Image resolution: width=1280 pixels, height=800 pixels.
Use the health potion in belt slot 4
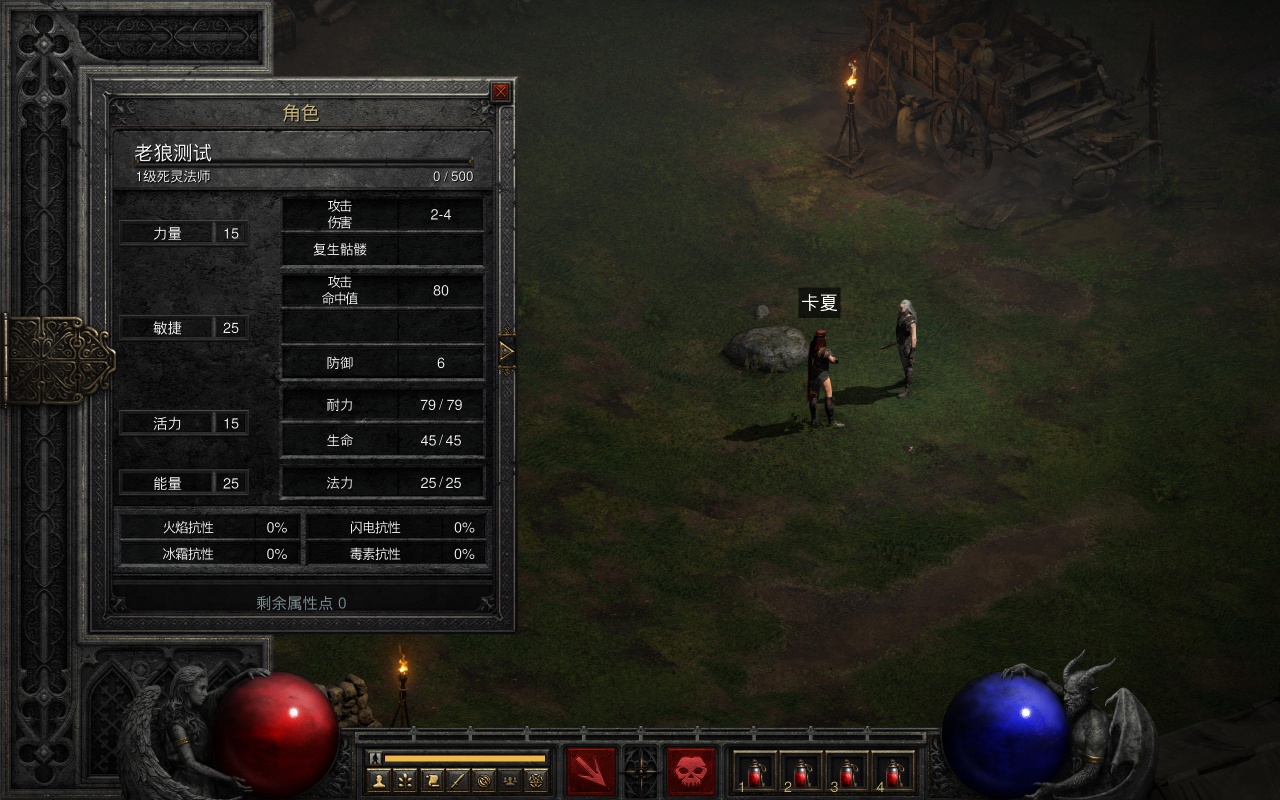(894, 772)
